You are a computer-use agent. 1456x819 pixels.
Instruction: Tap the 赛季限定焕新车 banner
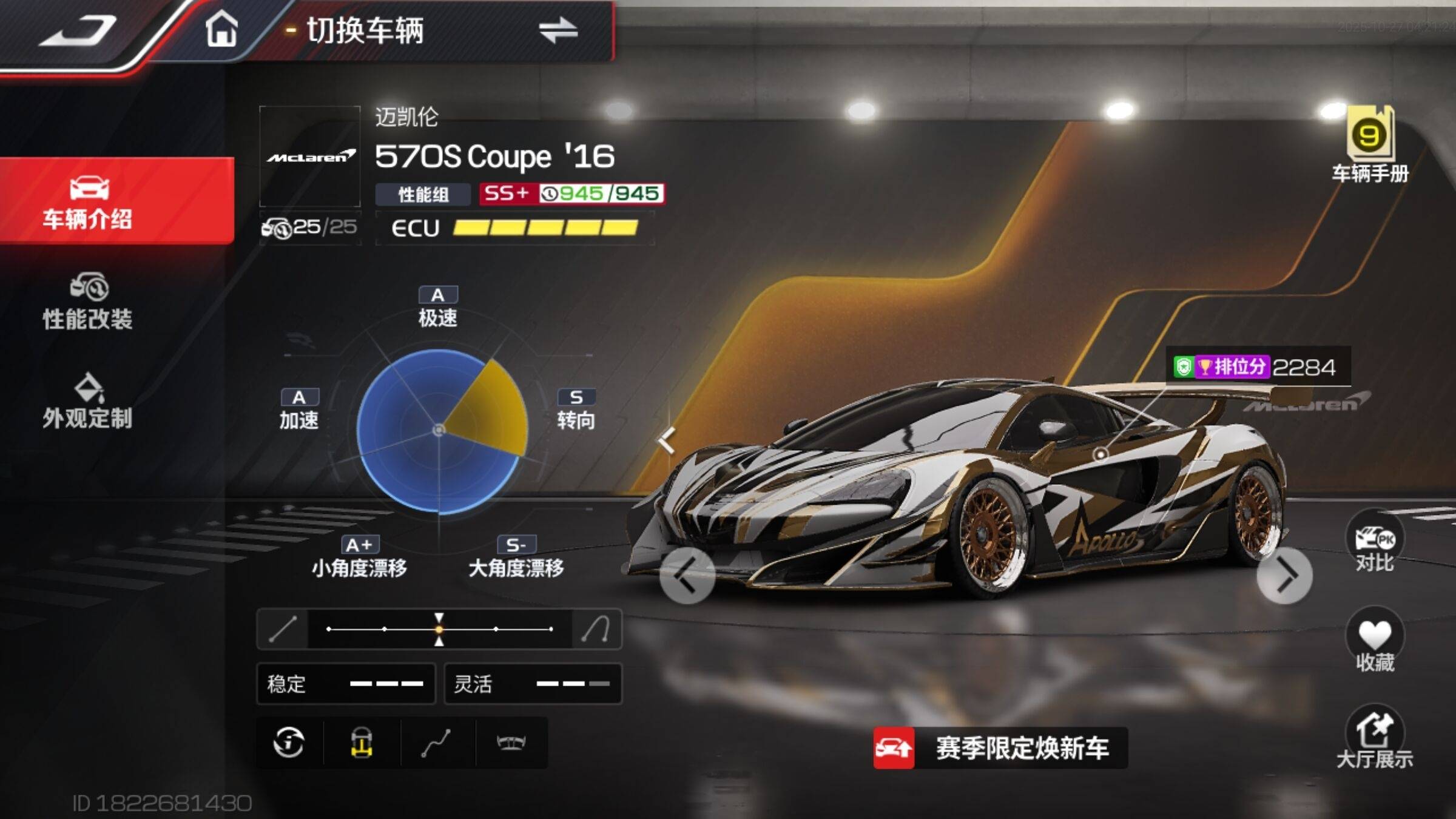pos(1000,748)
